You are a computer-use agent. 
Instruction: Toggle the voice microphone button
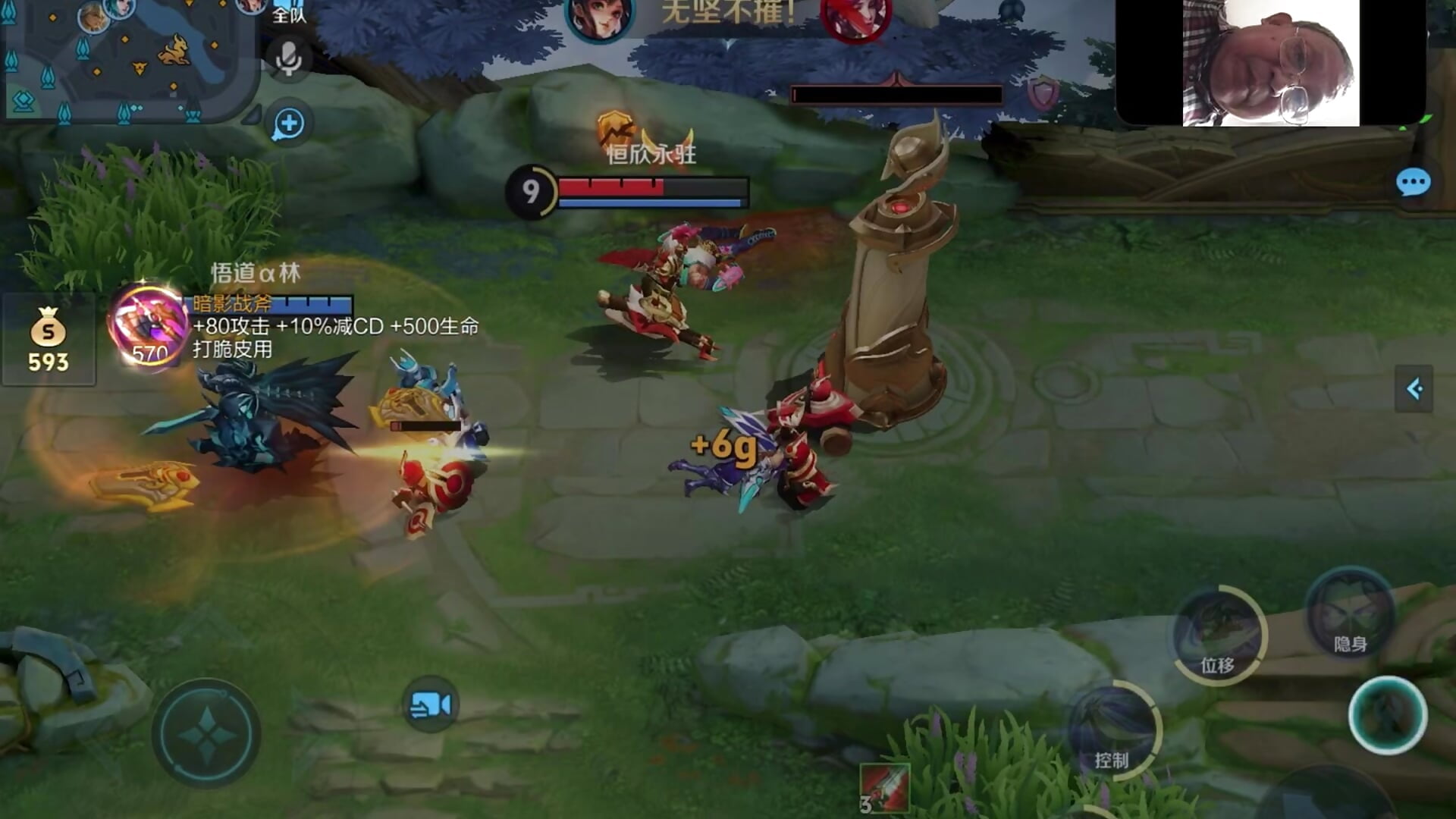[288, 58]
